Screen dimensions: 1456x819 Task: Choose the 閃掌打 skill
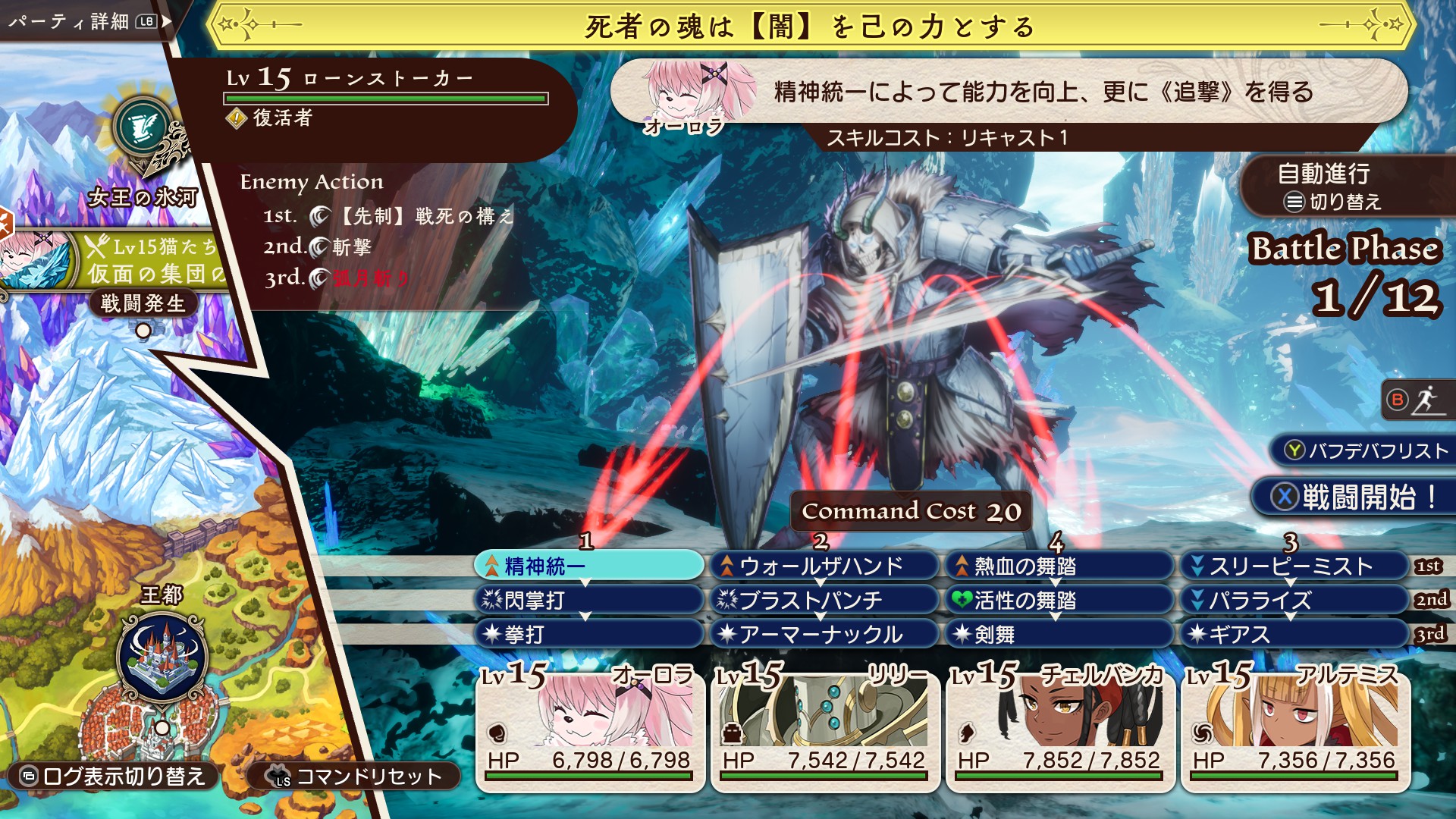589,600
